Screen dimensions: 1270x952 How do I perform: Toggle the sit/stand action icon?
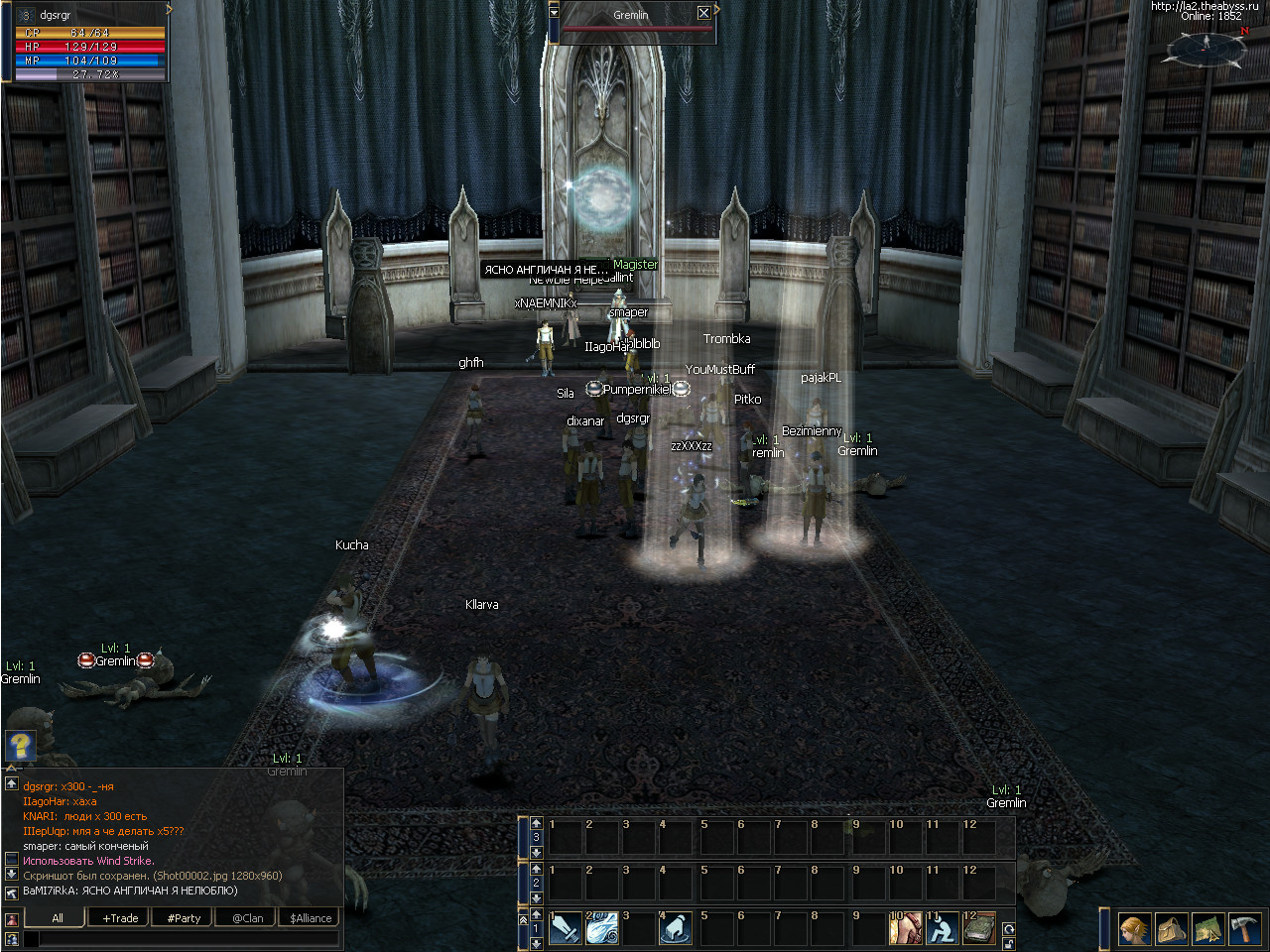pyautogui.click(x=942, y=928)
